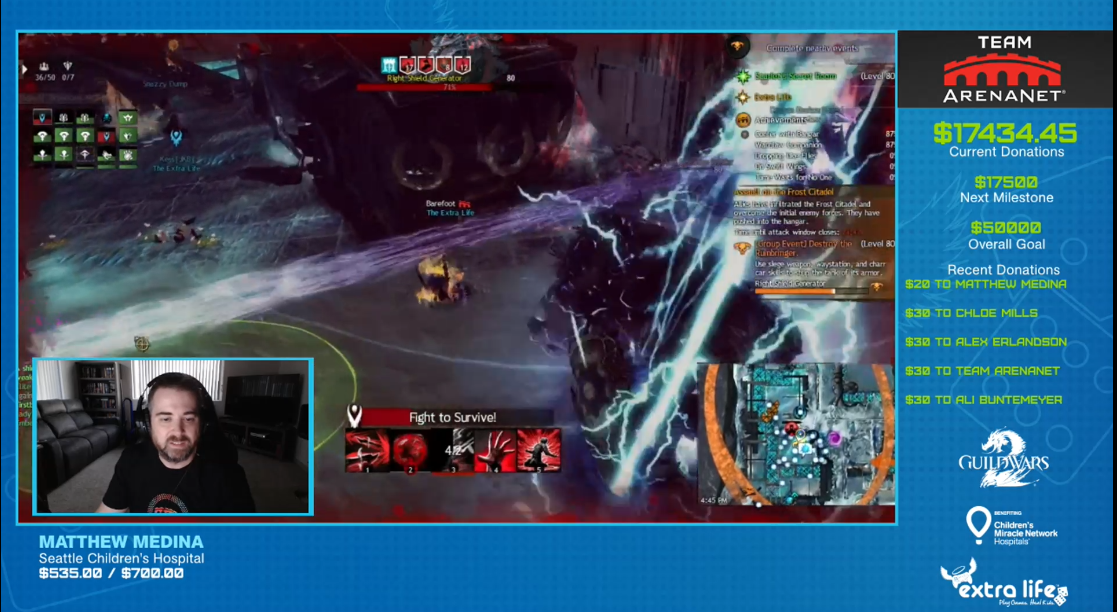This screenshot has width=1117, height=612.
Task: Activate the red hand downed skill
Action: [496, 451]
